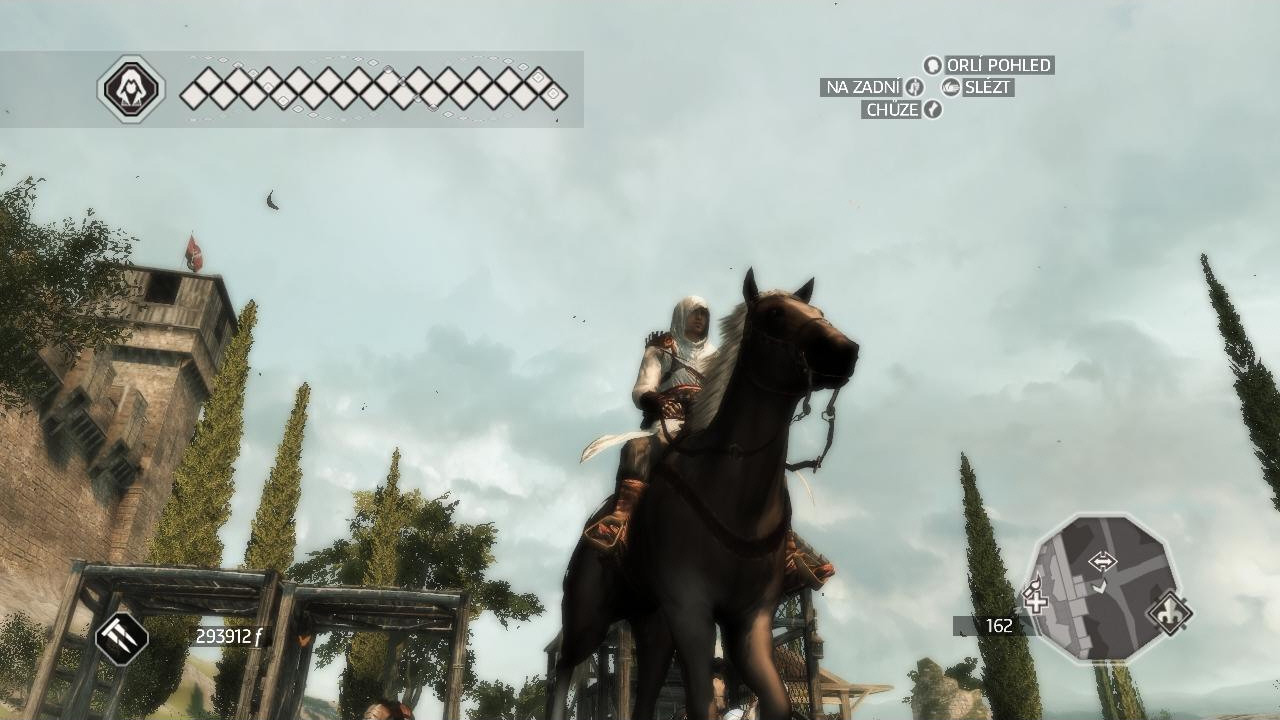Click the legs icon beside Na zadní

(x=913, y=88)
